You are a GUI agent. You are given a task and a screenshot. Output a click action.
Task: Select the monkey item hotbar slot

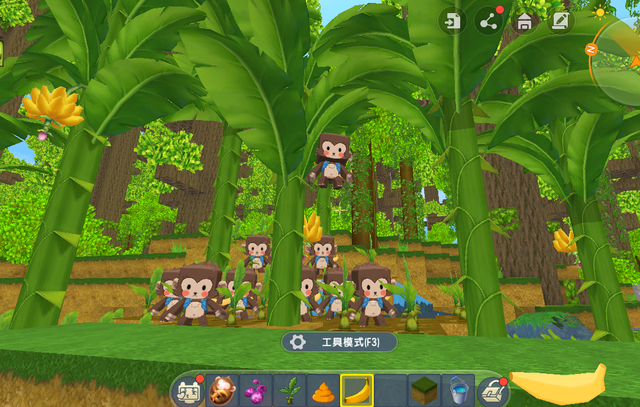(221, 391)
